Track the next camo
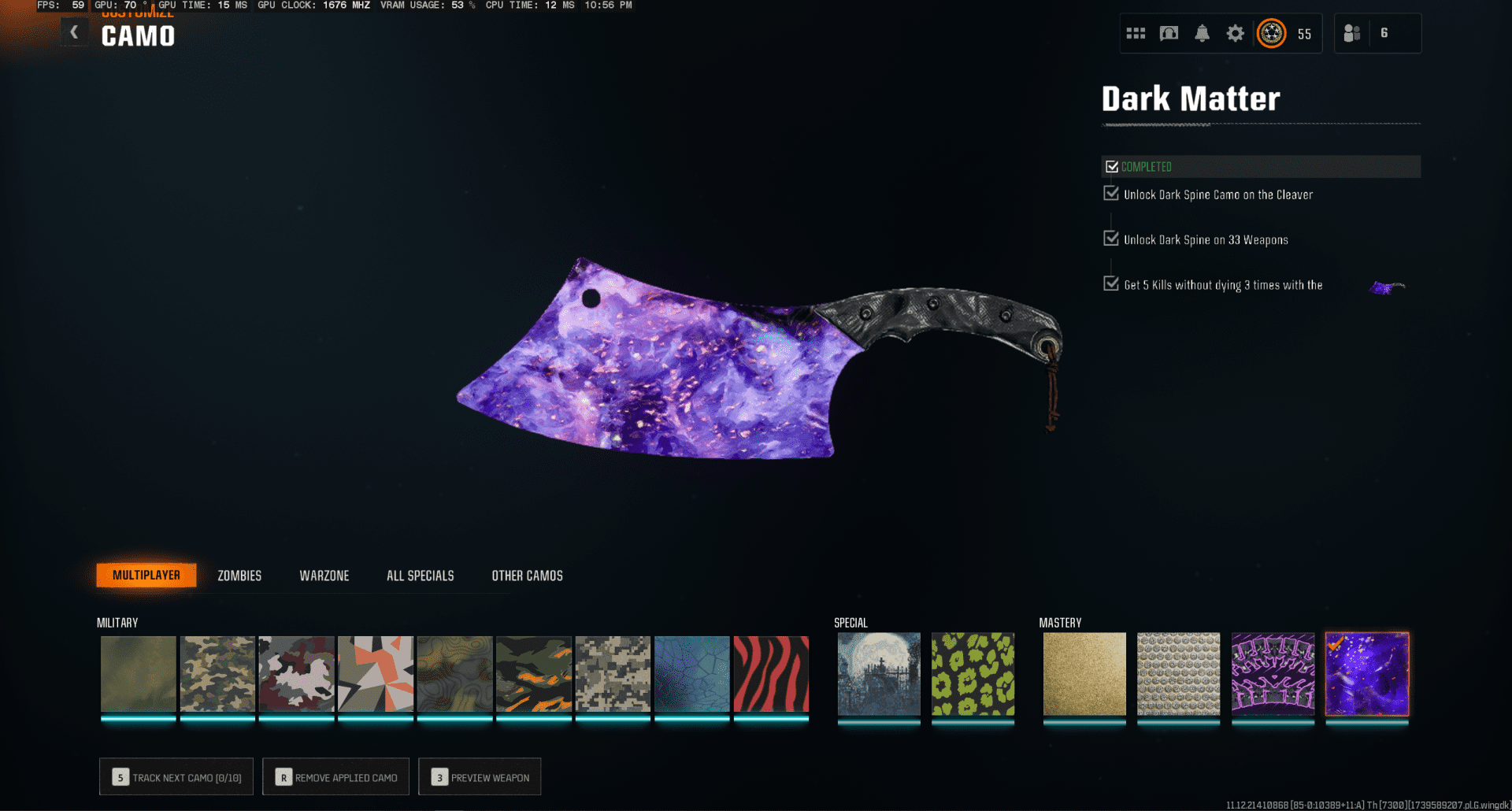Screen dimensions: 1512x811 (176, 777)
